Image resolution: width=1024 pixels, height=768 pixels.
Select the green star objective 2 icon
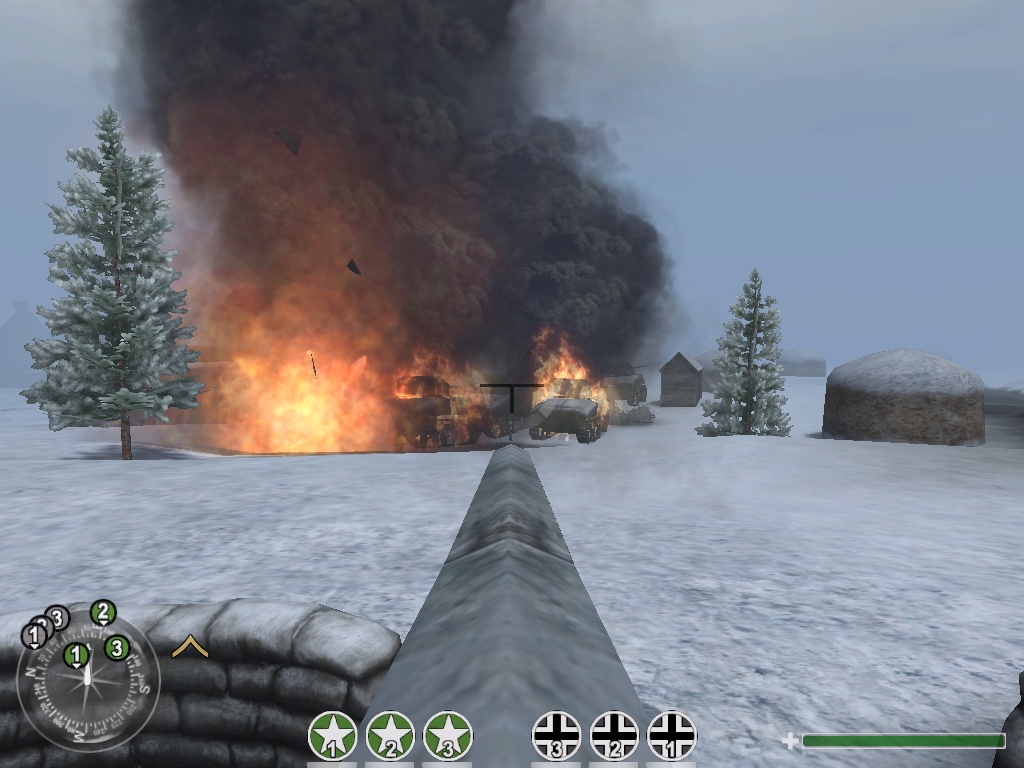(x=390, y=736)
